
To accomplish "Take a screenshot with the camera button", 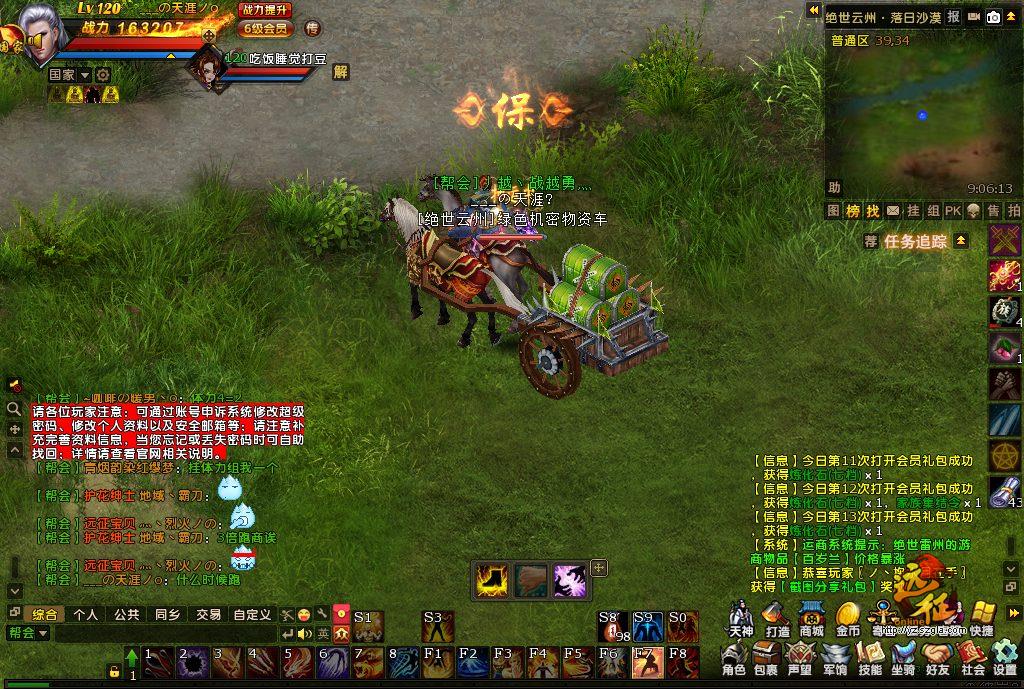I will tap(993, 17).
